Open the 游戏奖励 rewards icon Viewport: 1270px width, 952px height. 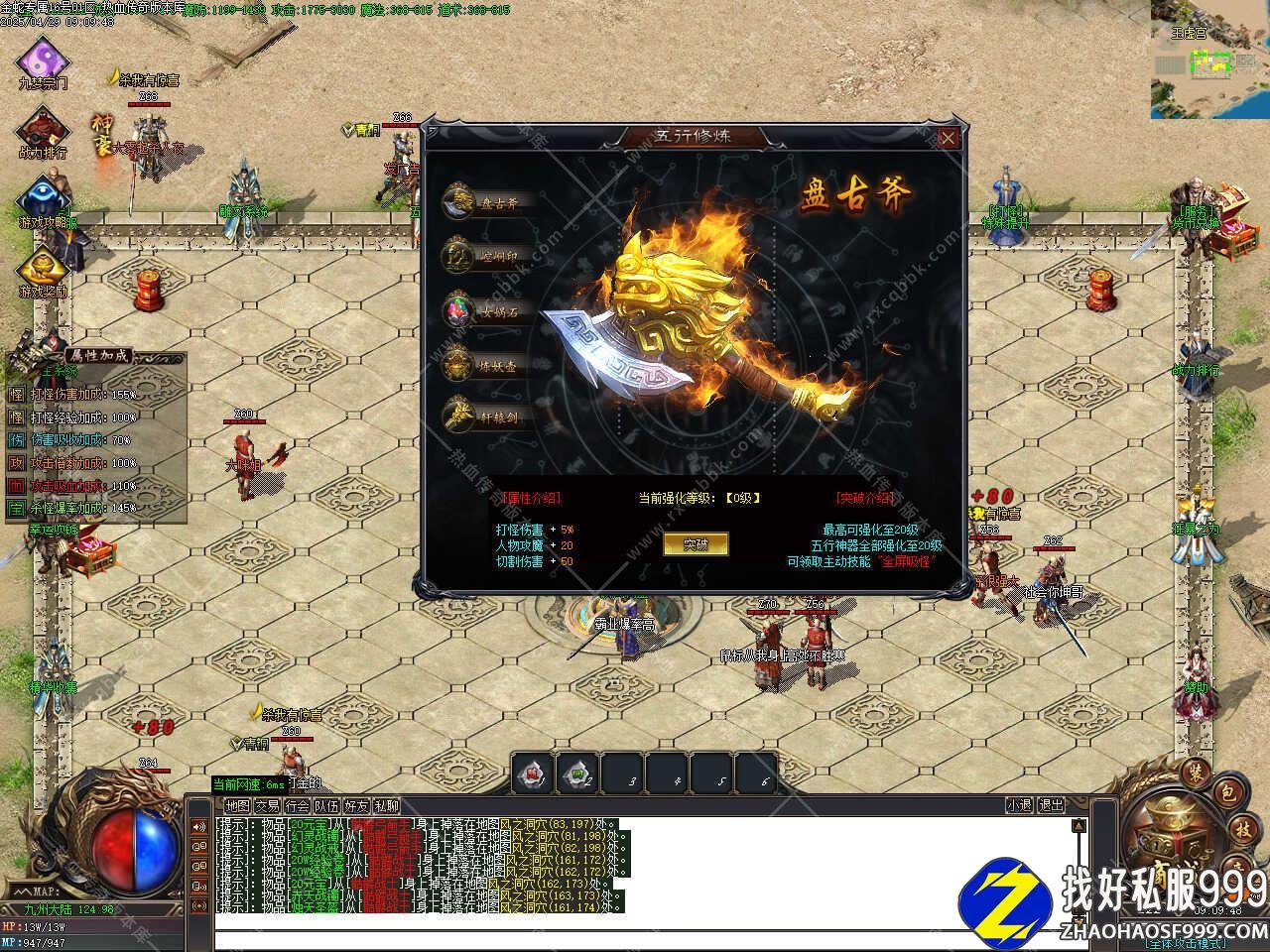point(43,270)
